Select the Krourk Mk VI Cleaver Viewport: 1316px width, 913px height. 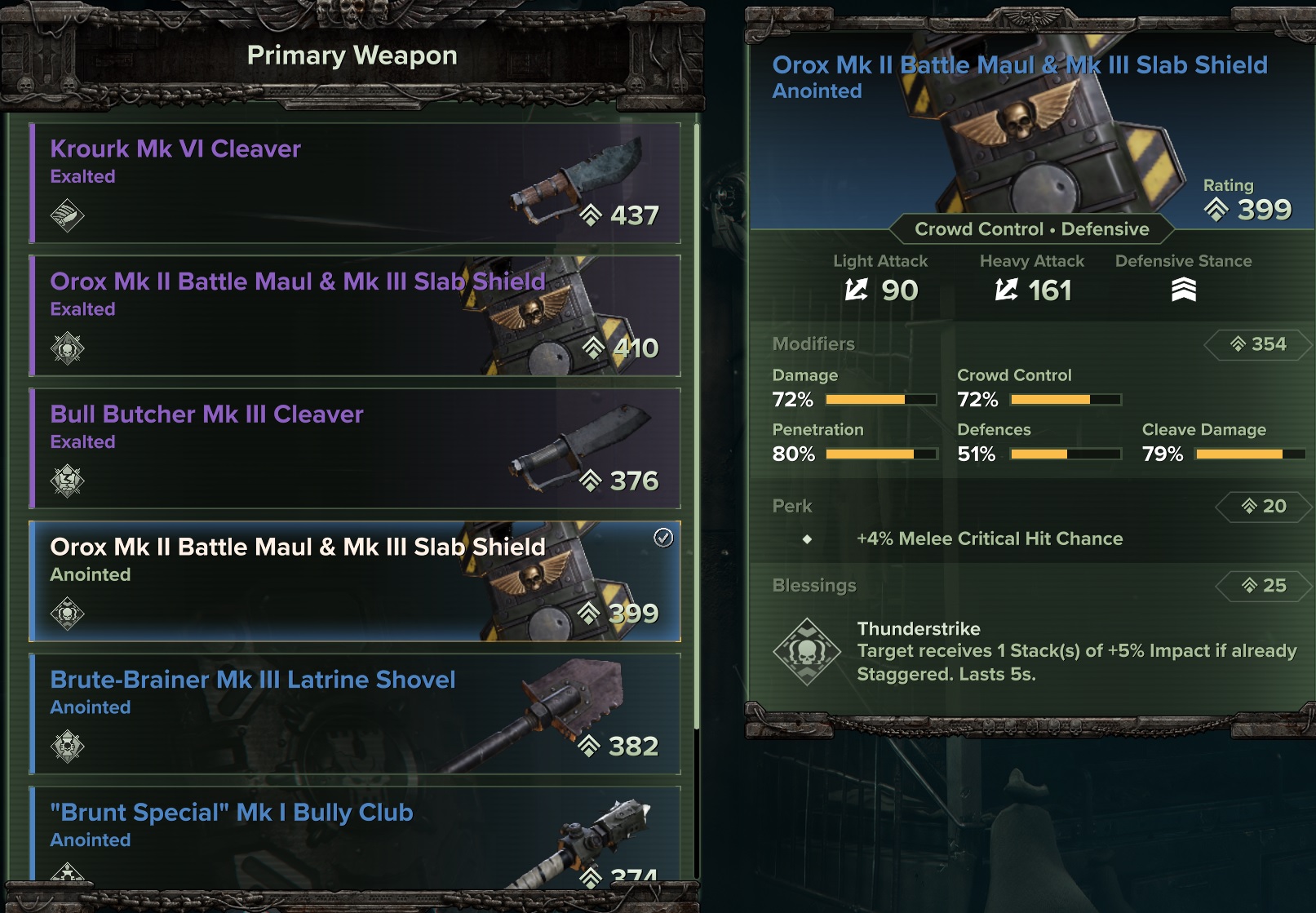(355, 184)
